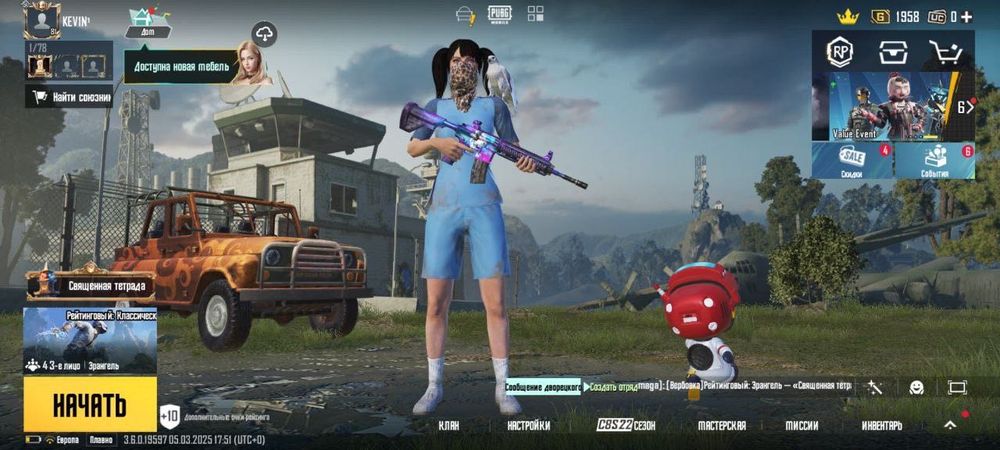
Task: Open the emoji smiley face button
Action: point(916,387)
